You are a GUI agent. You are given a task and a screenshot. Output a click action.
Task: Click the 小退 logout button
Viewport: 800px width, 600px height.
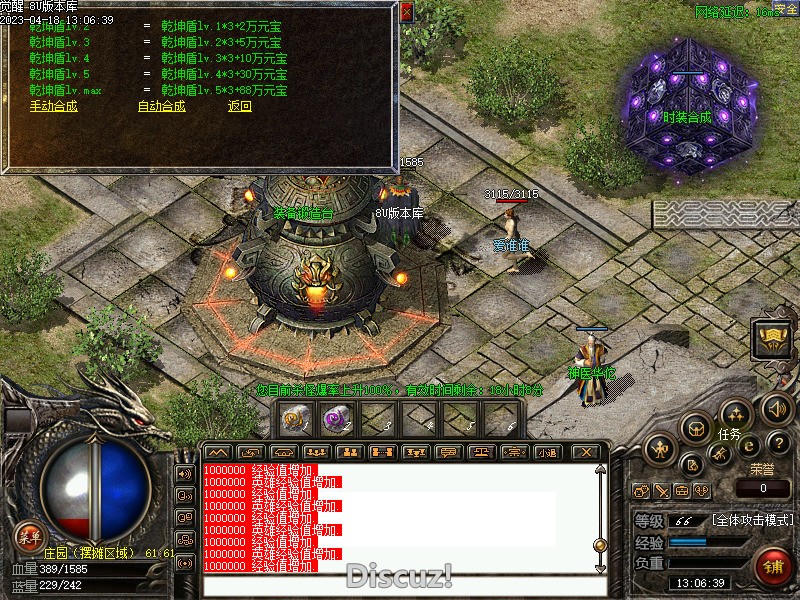point(547,452)
